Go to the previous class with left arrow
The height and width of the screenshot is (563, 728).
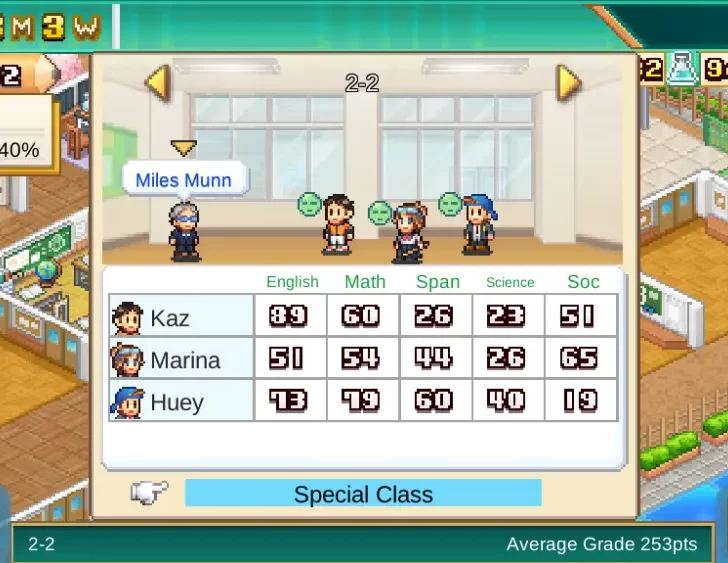pos(158,83)
